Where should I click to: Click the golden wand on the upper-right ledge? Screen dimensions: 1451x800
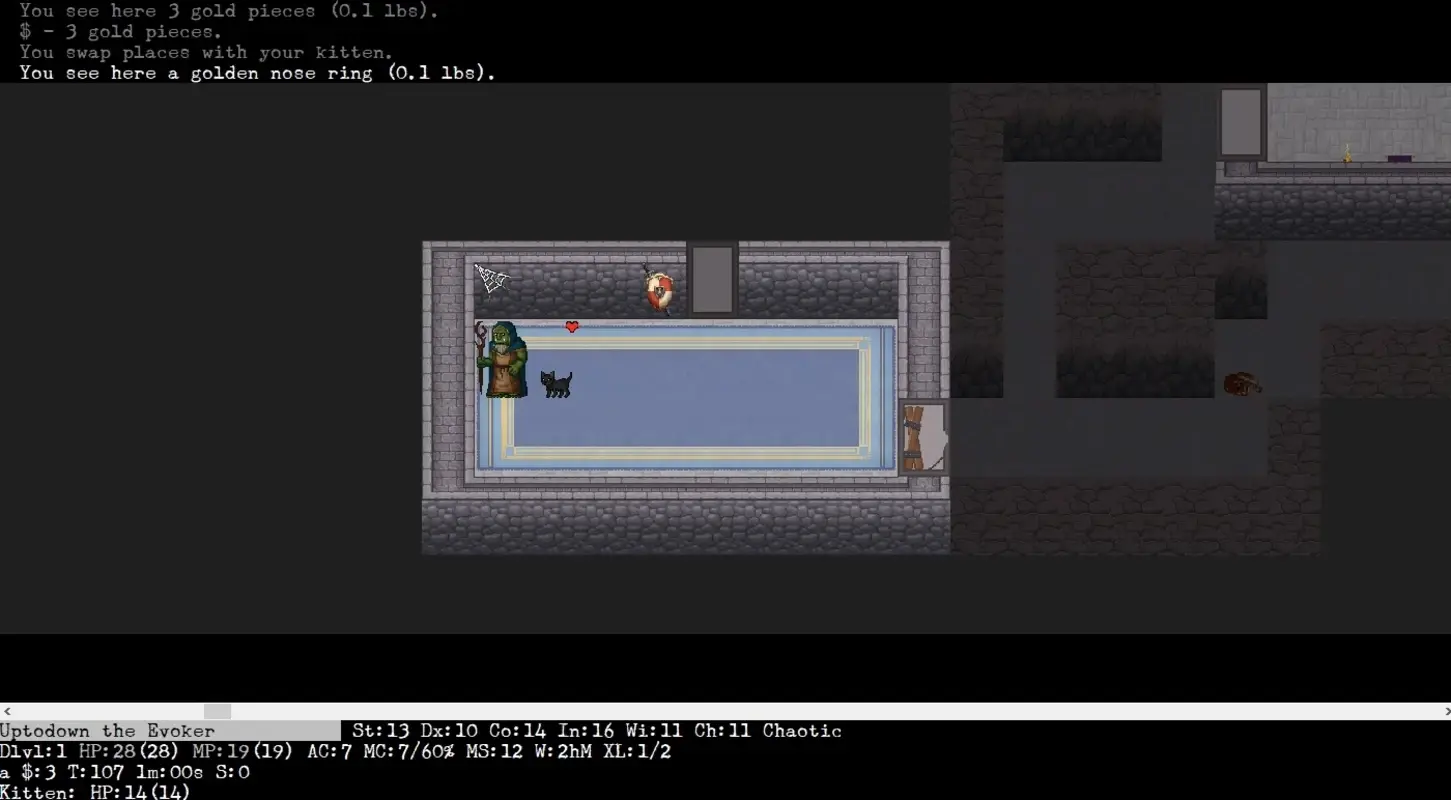[1348, 155]
